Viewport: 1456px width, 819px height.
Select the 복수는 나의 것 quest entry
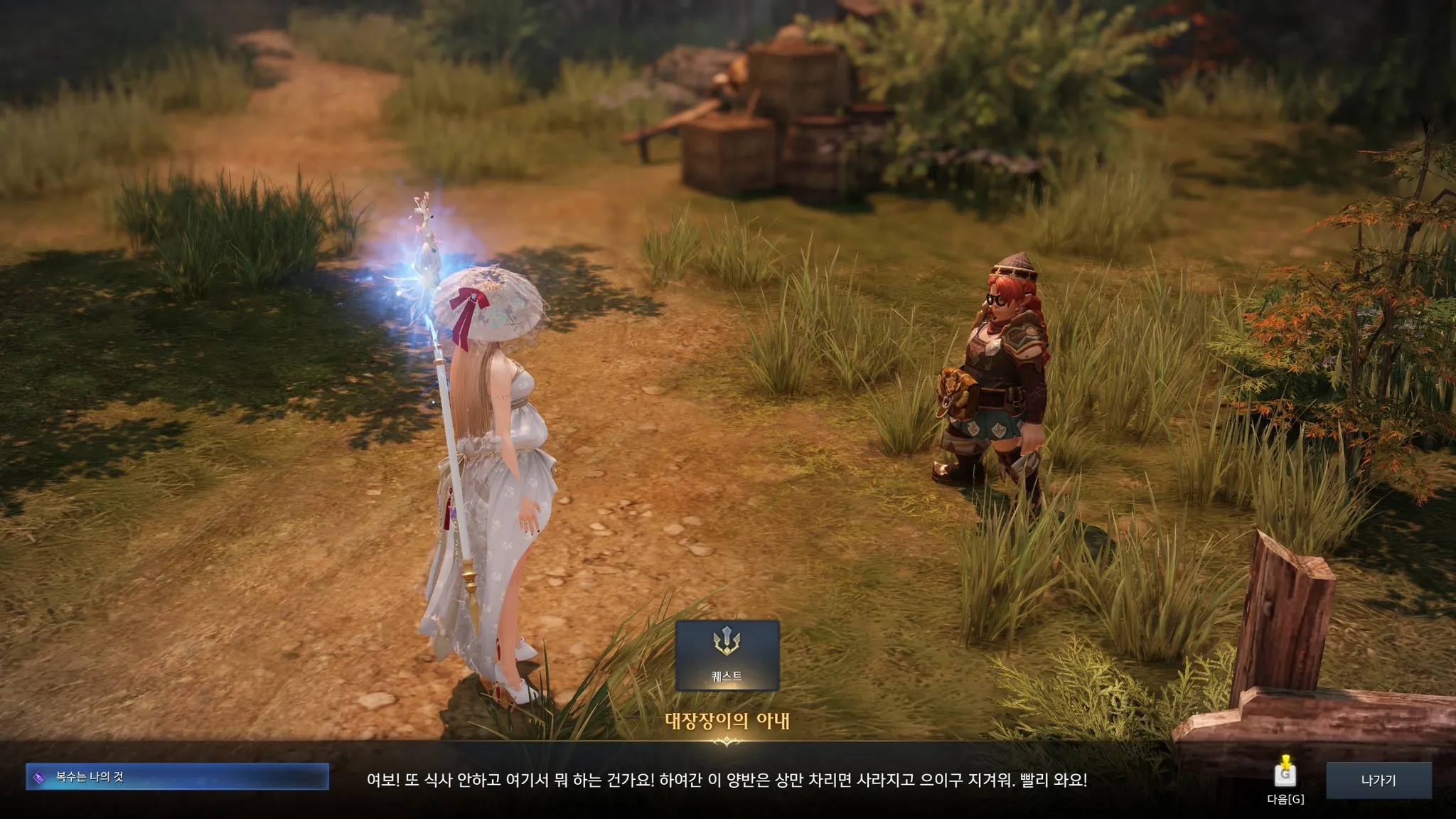pos(177,777)
